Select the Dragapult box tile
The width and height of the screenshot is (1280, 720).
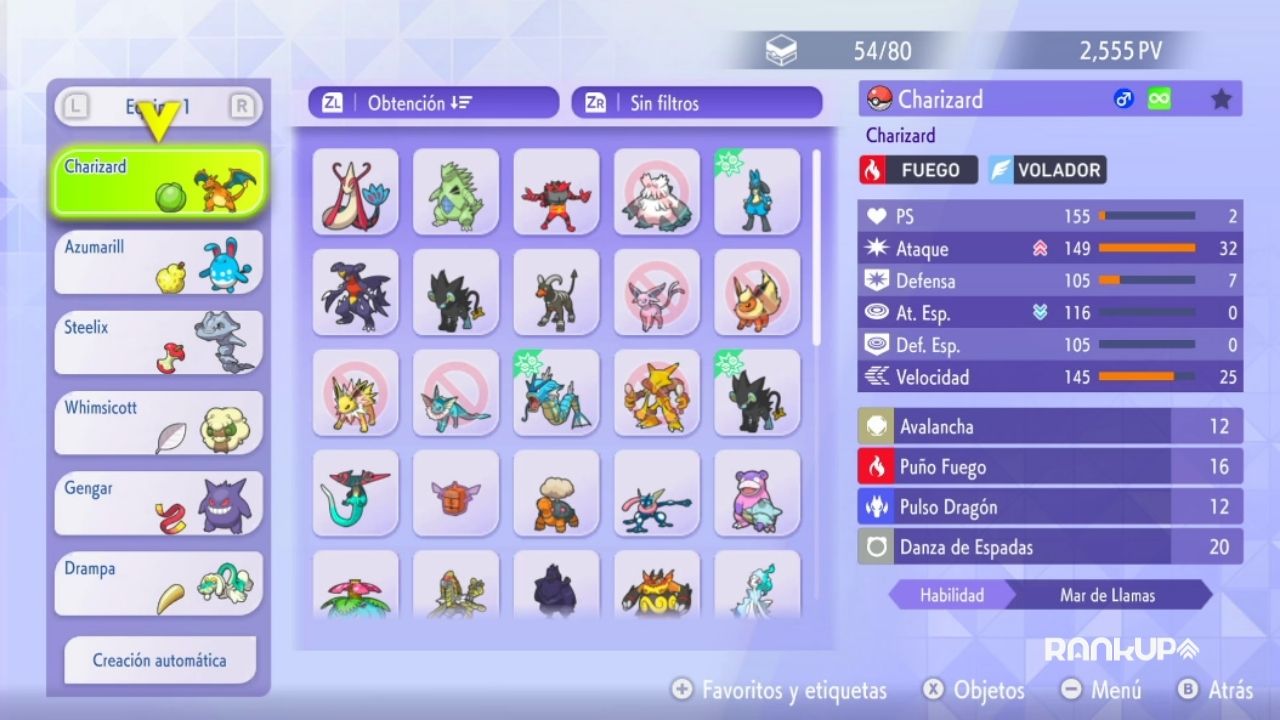(x=355, y=492)
